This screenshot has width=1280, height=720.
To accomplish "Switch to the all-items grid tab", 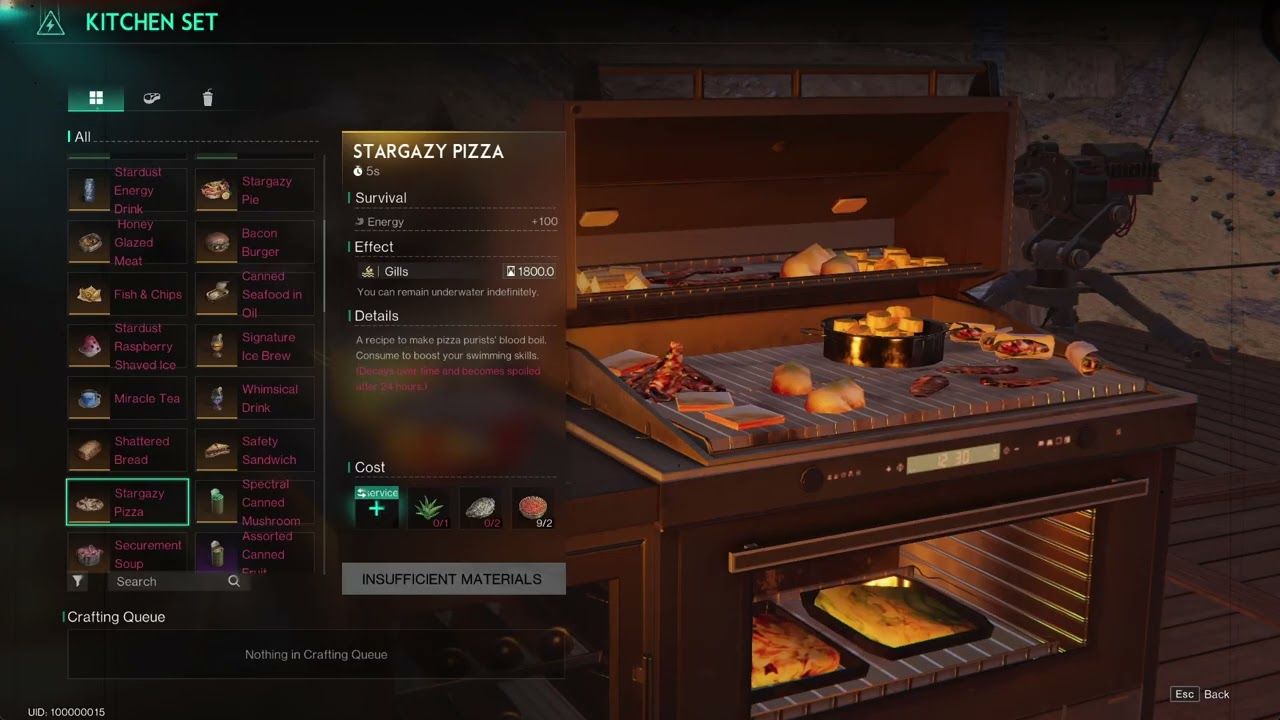I will [96, 98].
